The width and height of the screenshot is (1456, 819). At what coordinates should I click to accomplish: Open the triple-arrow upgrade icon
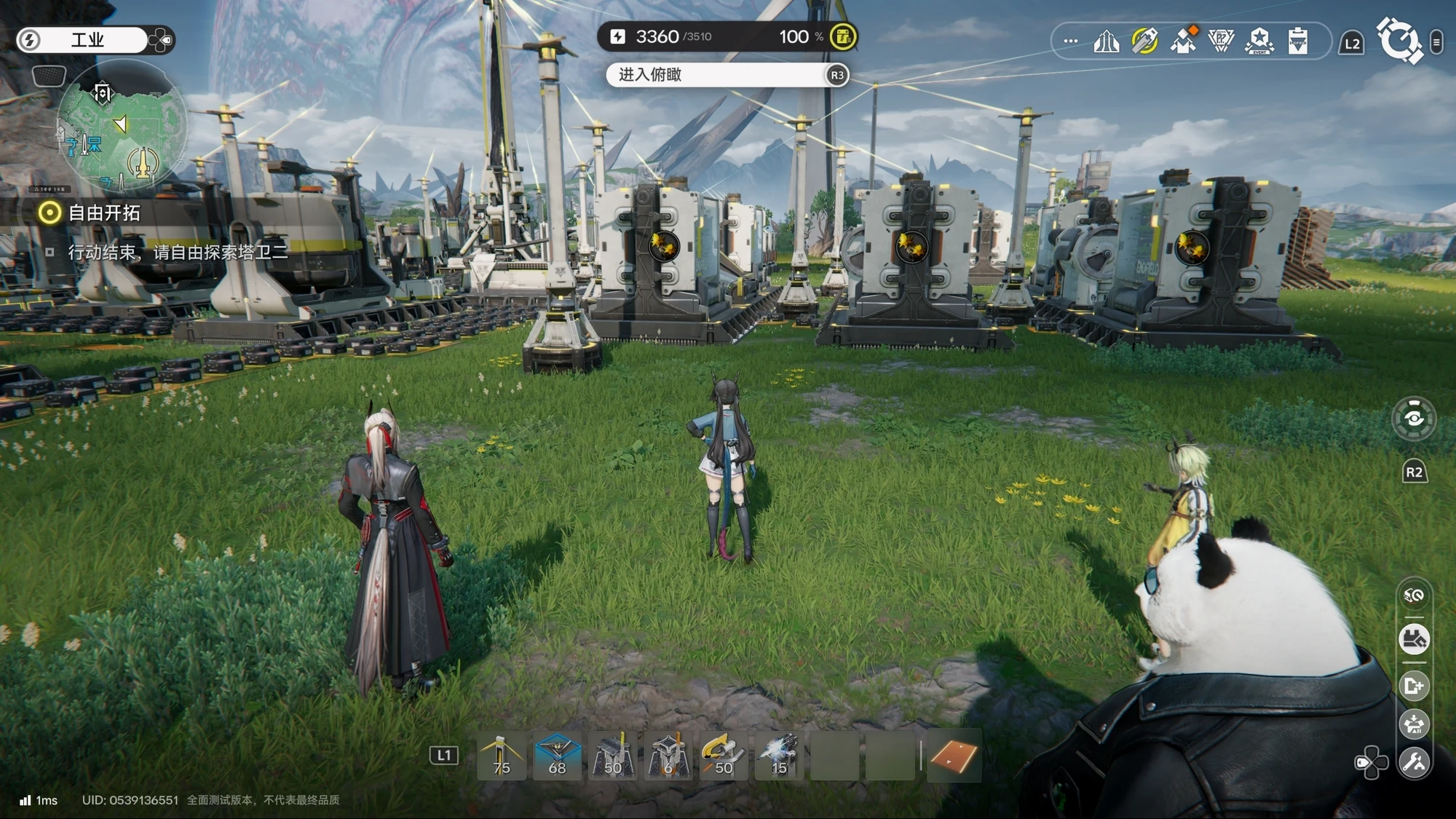click(x=1107, y=41)
